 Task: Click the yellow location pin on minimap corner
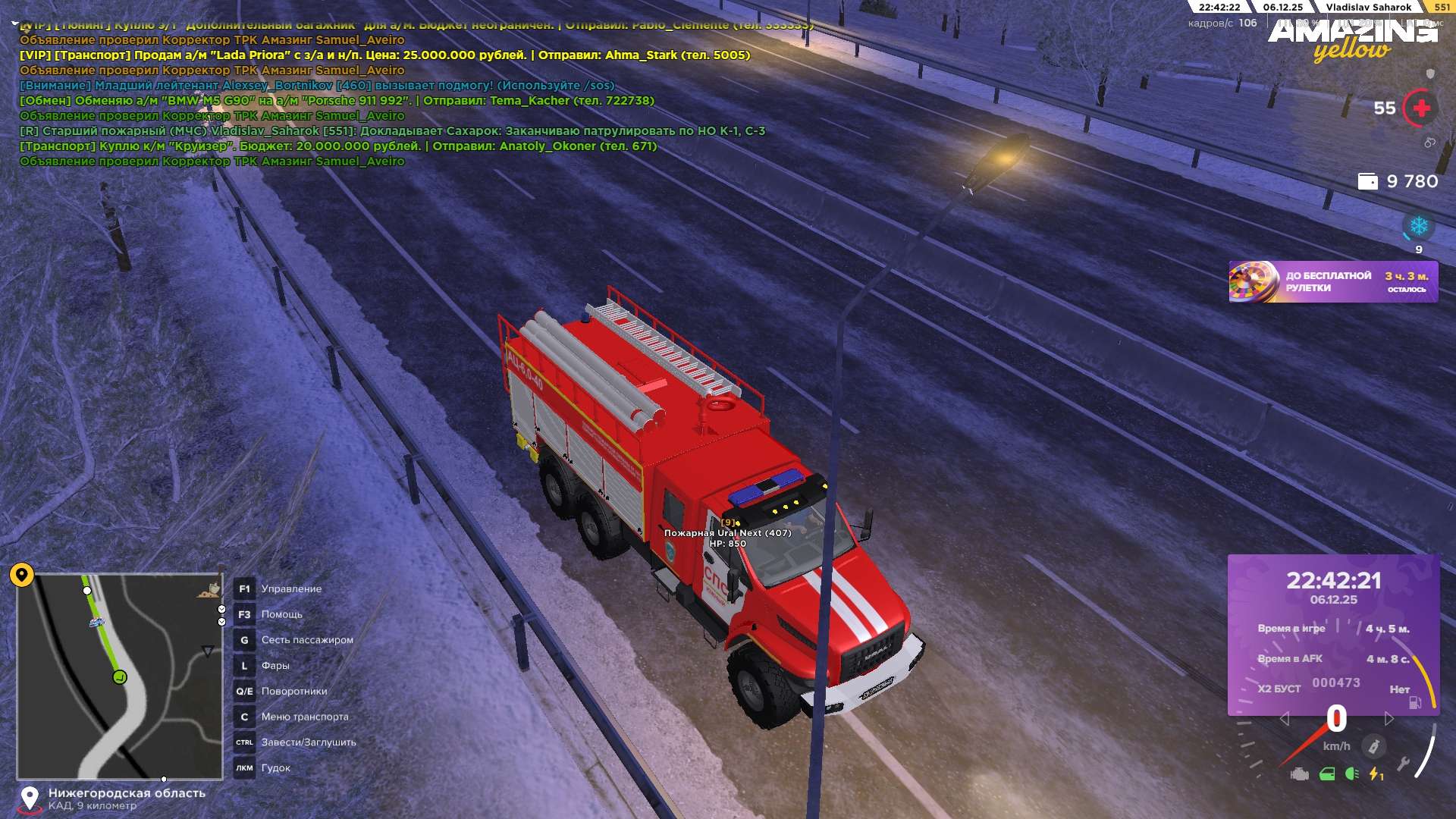(22, 575)
